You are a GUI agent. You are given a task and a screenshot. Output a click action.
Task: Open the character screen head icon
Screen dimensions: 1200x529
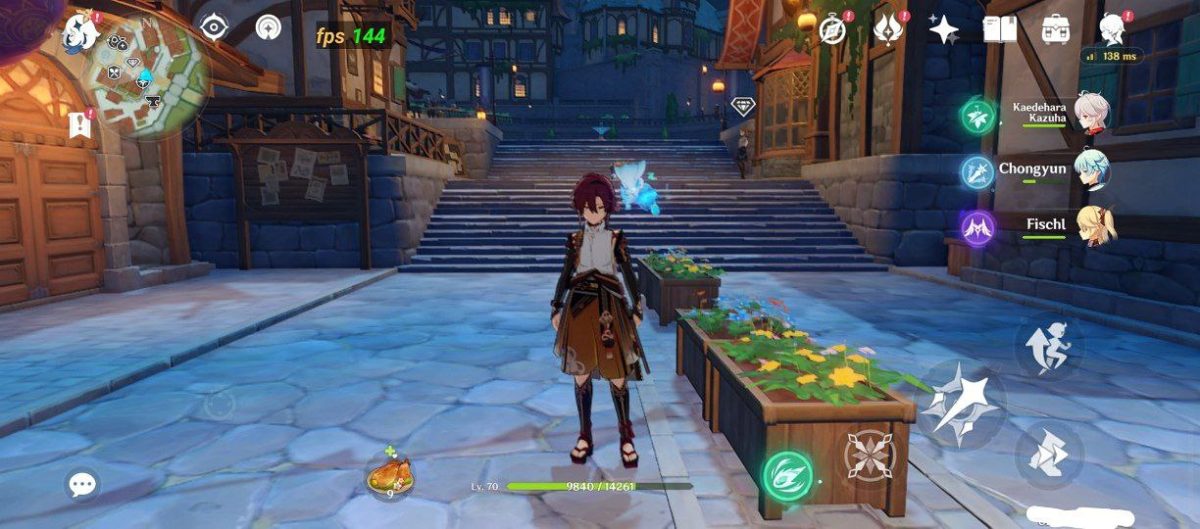coord(1111,28)
